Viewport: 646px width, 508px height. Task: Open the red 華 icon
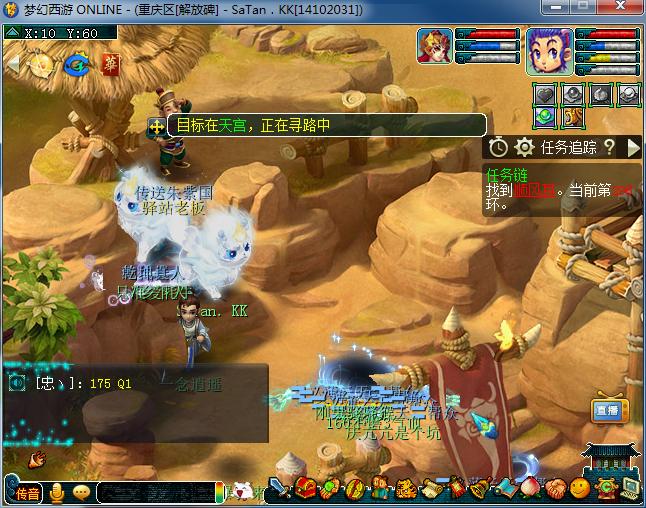(109, 65)
